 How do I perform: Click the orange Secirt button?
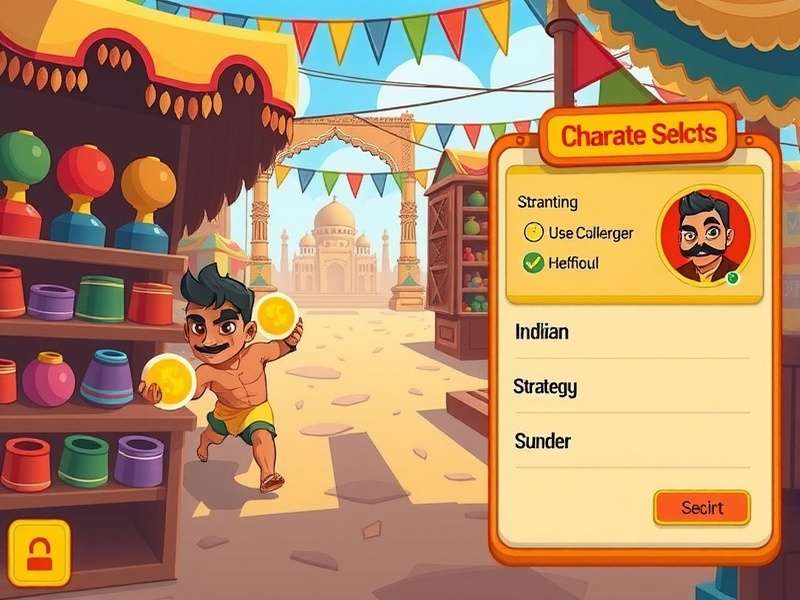pyautogui.click(x=701, y=507)
